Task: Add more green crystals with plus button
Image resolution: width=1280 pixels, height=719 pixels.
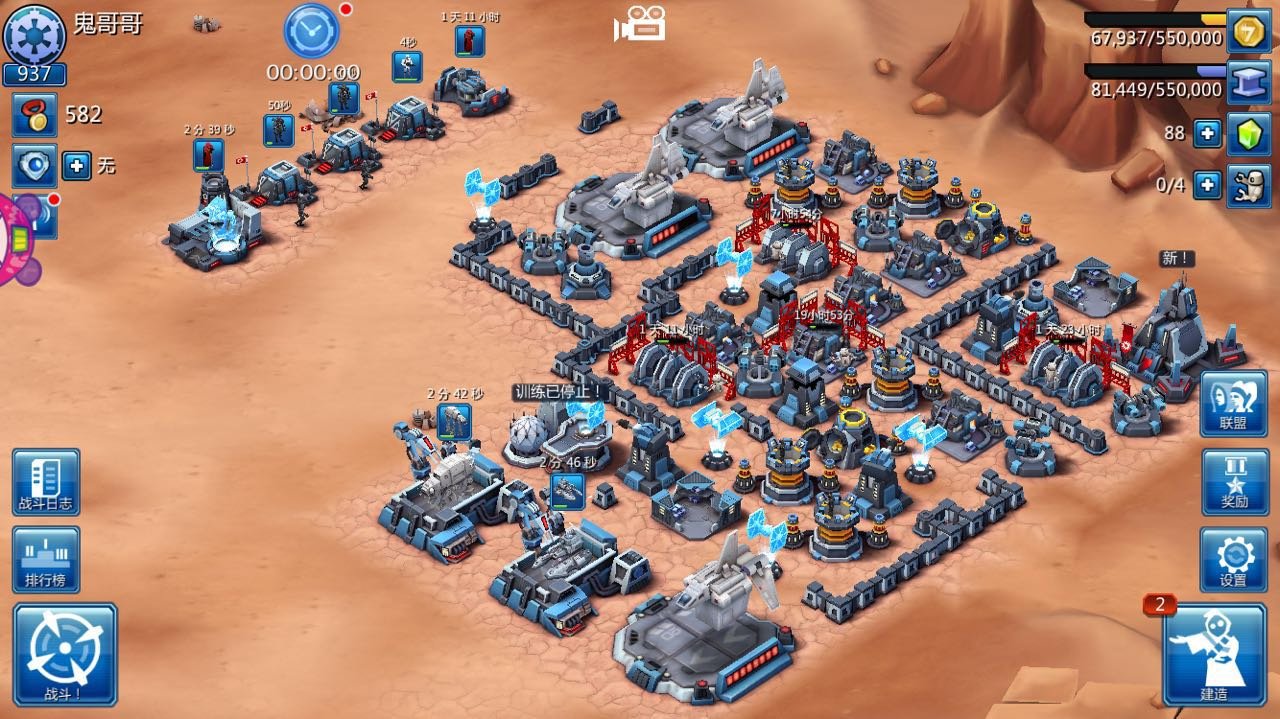Action: (1207, 133)
